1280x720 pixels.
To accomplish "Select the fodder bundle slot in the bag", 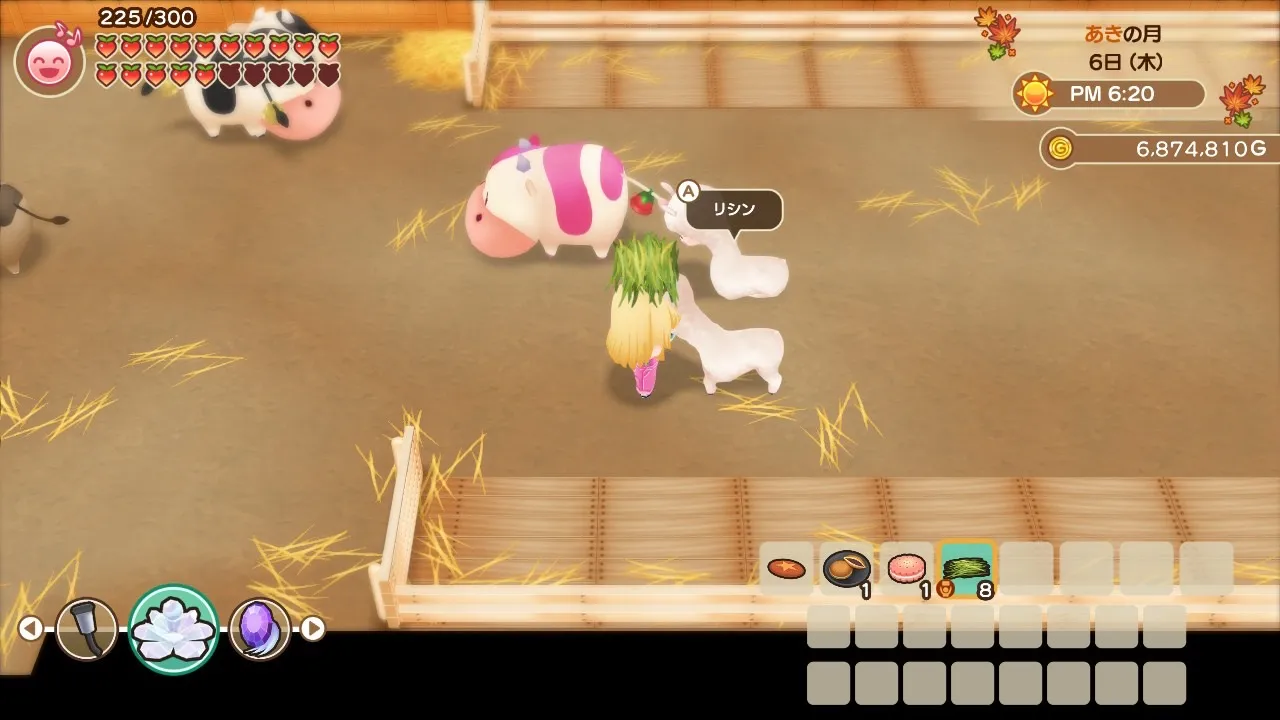I will 966,569.
